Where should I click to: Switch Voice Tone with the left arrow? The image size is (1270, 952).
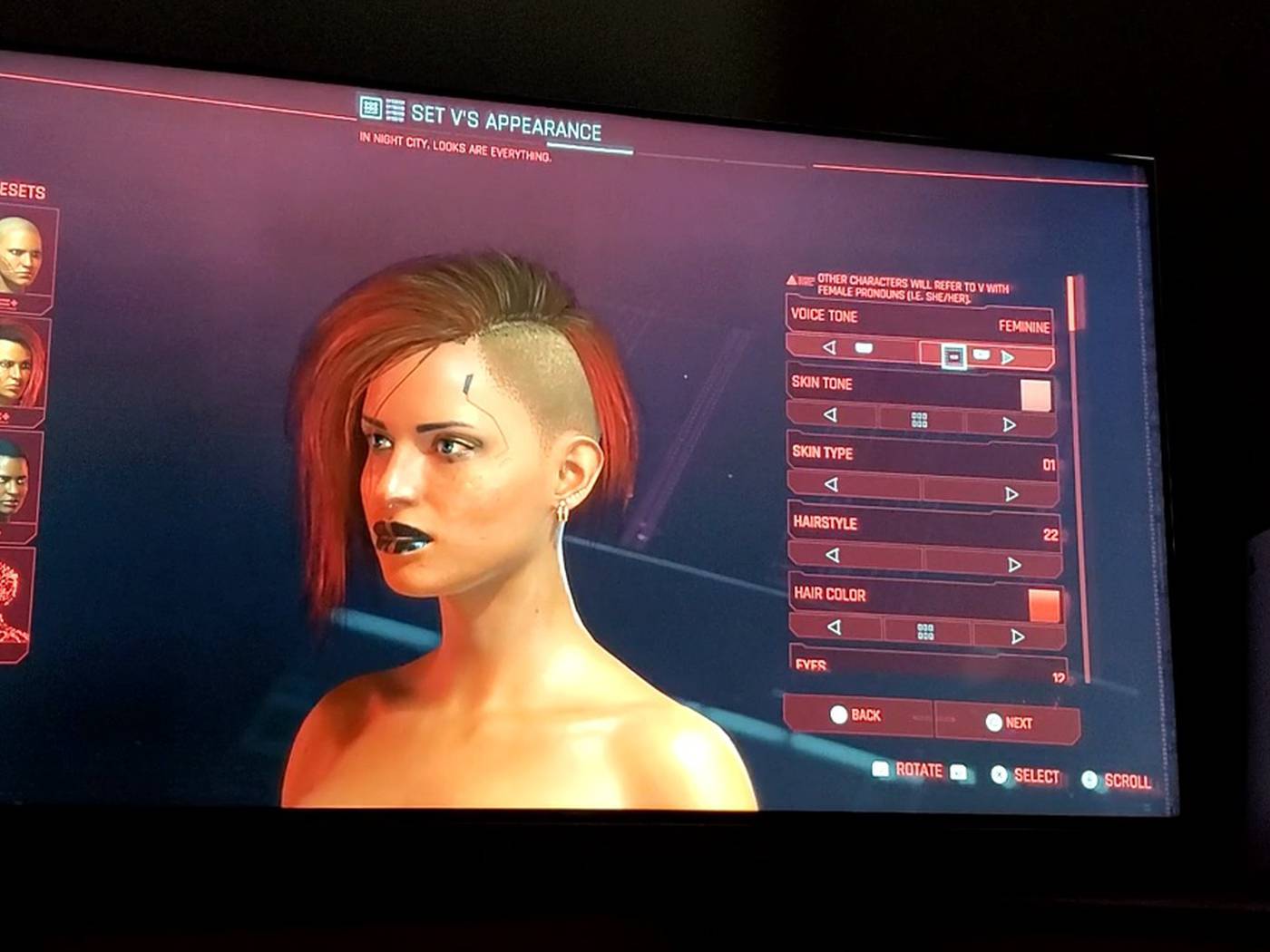click(x=829, y=347)
